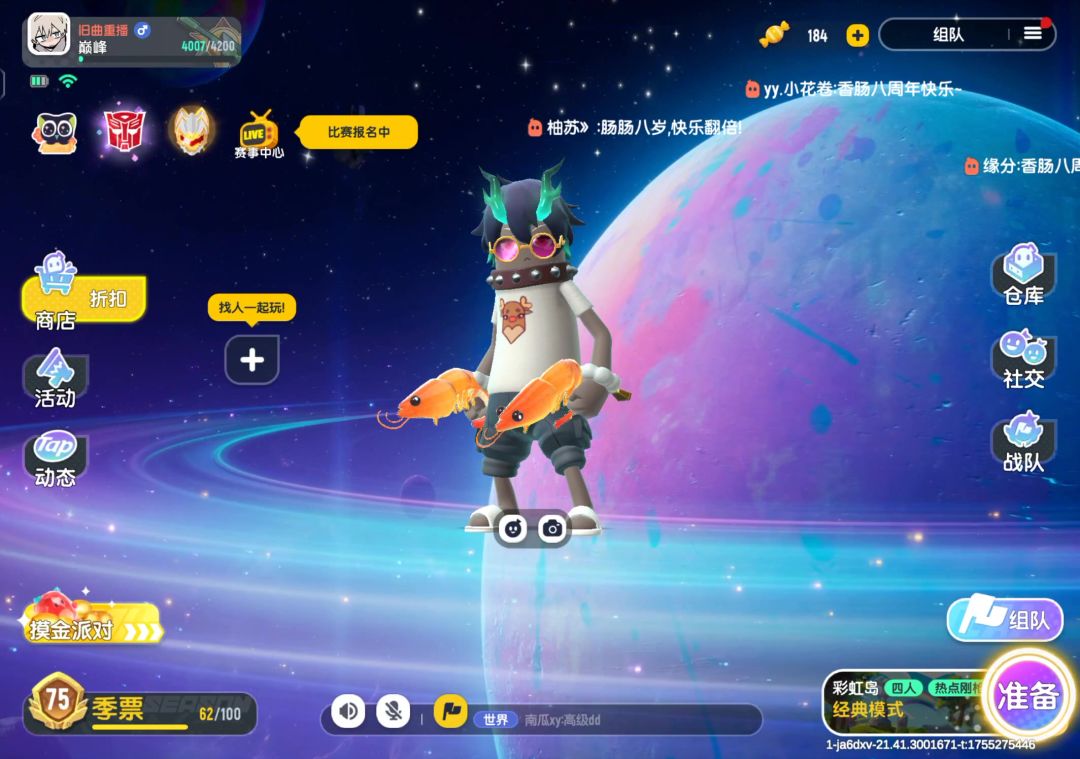Click the camera button under the character

click(553, 528)
